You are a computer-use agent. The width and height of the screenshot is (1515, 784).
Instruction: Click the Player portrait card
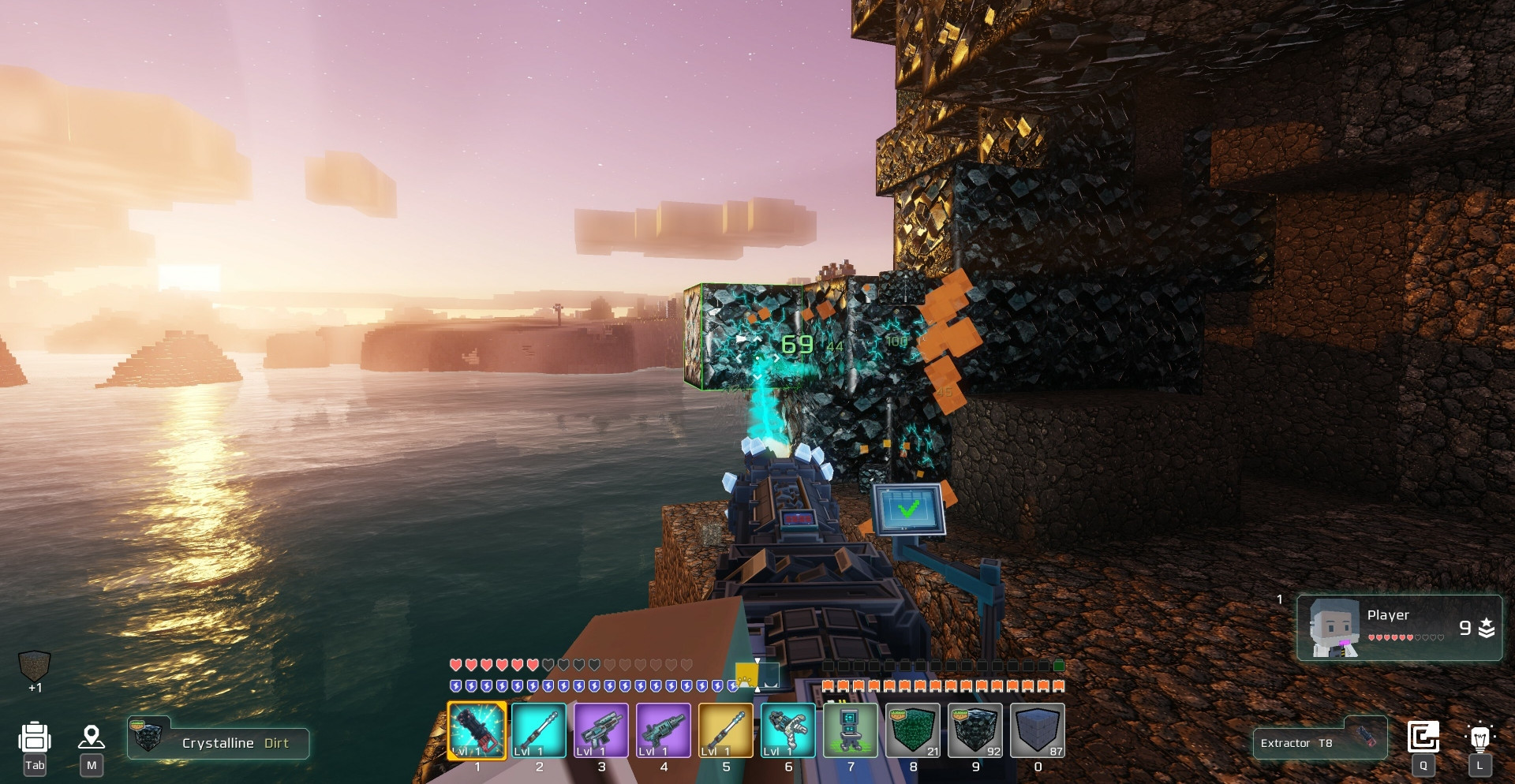1399,628
